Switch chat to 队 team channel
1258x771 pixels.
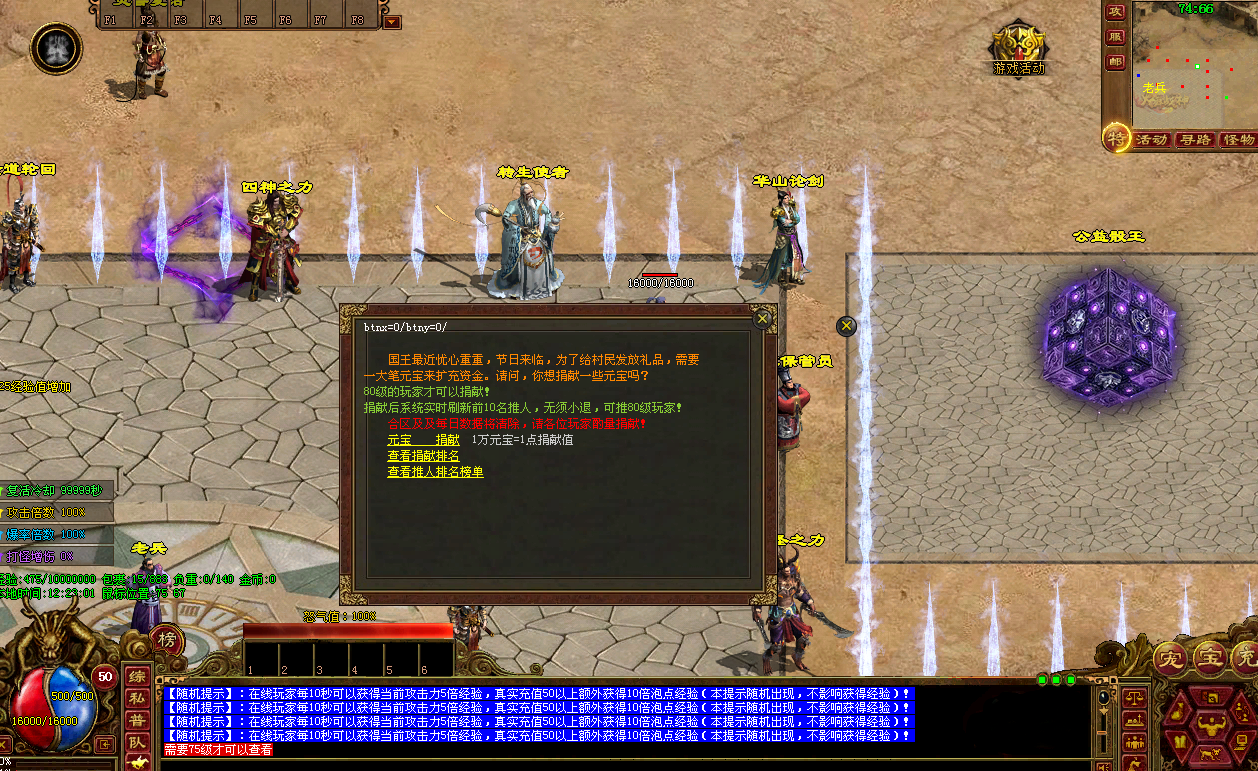point(136,744)
